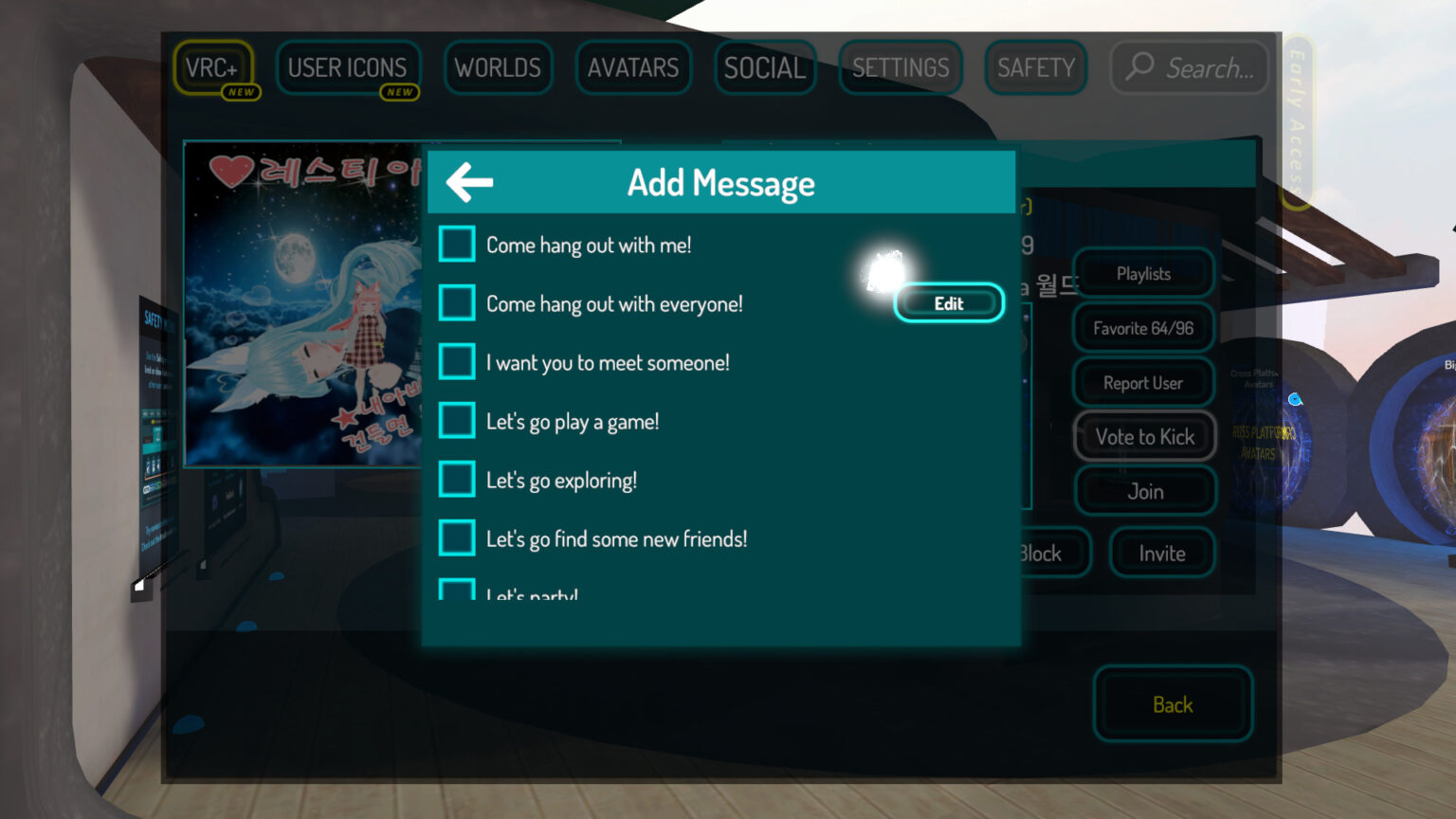Check the 'Let's go exploring!' option
The width and height of the screenshot is (1456, 819).
457,479
